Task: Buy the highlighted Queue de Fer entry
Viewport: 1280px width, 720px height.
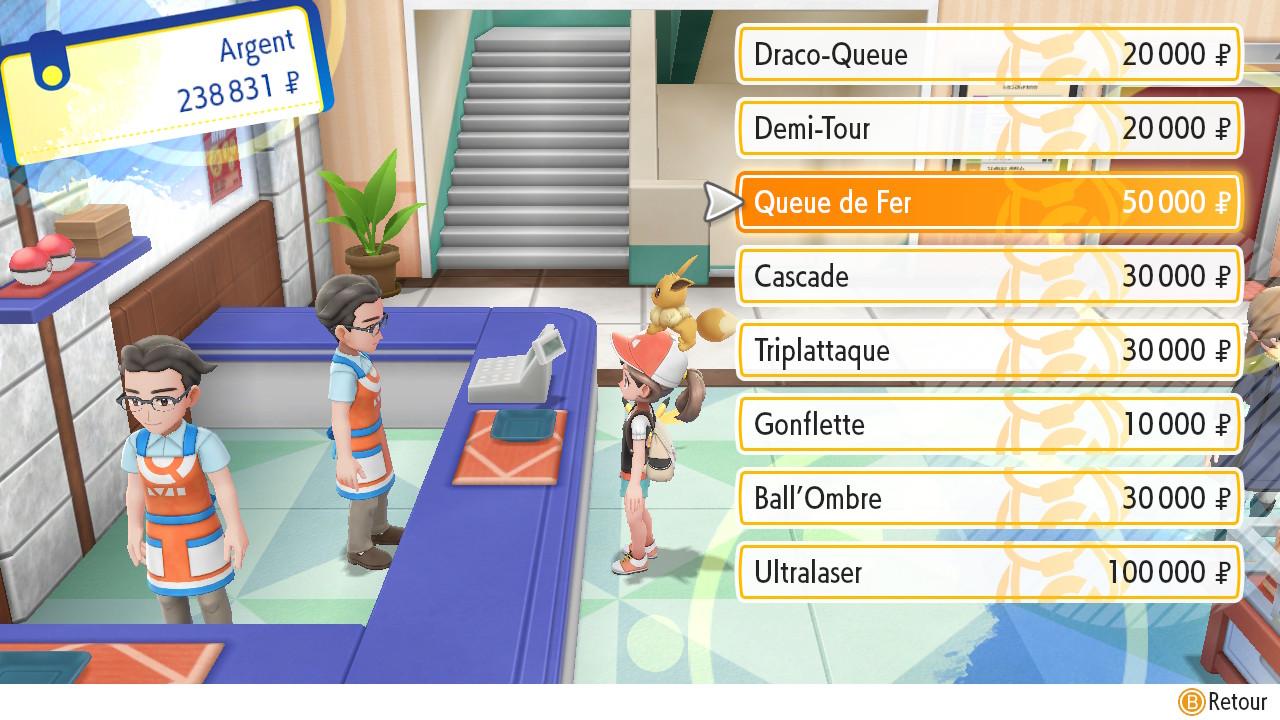Action: [988, 202]
